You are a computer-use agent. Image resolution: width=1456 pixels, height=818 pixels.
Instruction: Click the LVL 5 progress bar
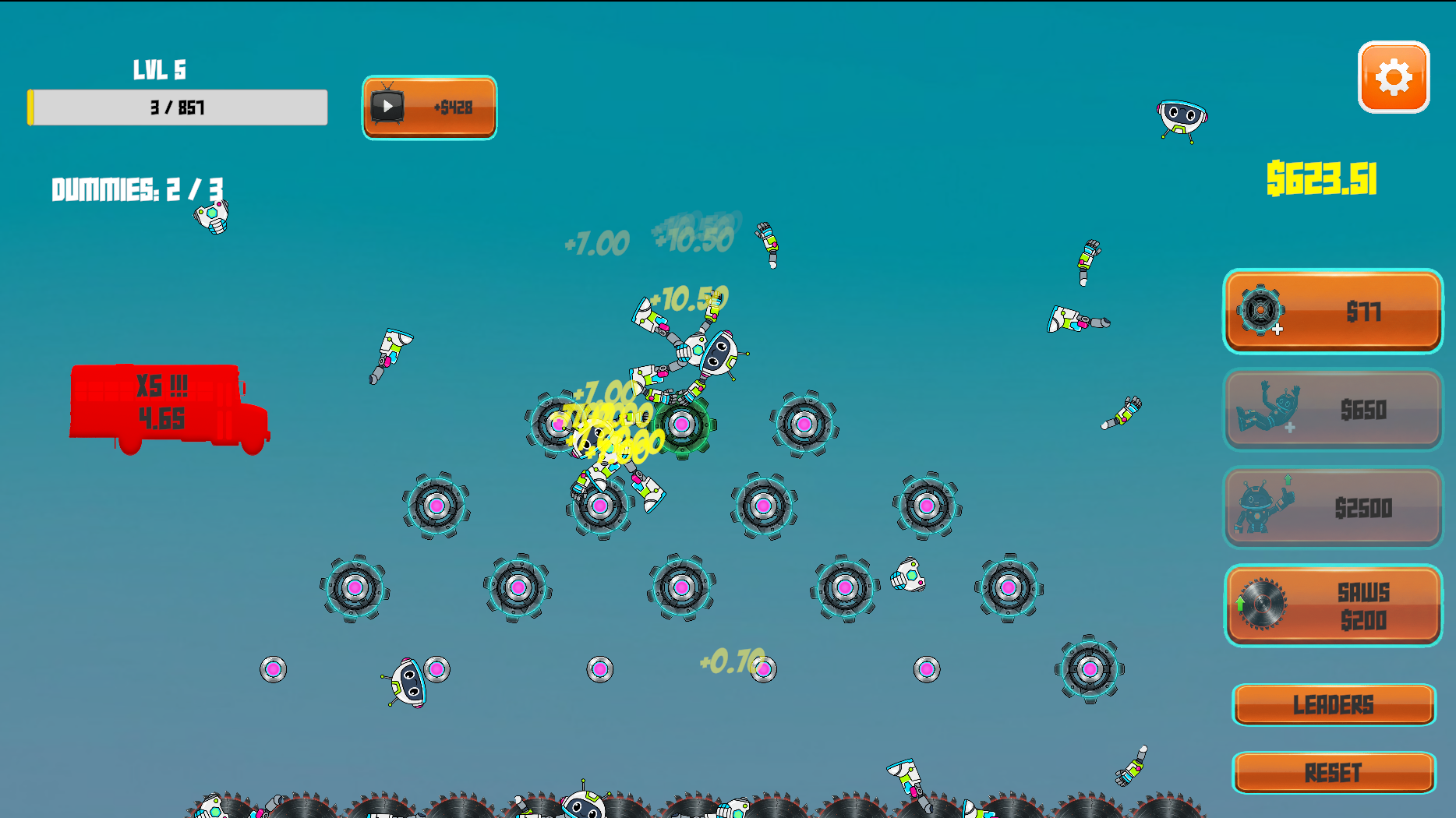[x=178, y=107]
